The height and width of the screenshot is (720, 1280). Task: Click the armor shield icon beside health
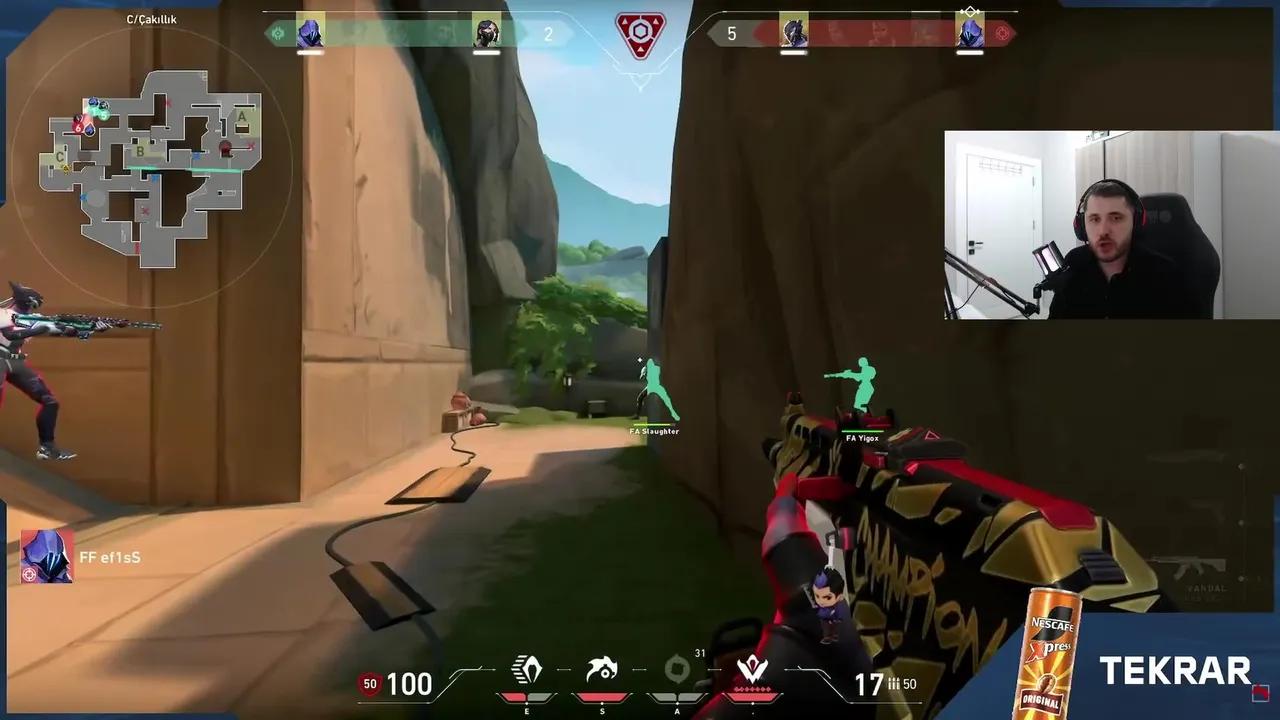pos(369,685)
